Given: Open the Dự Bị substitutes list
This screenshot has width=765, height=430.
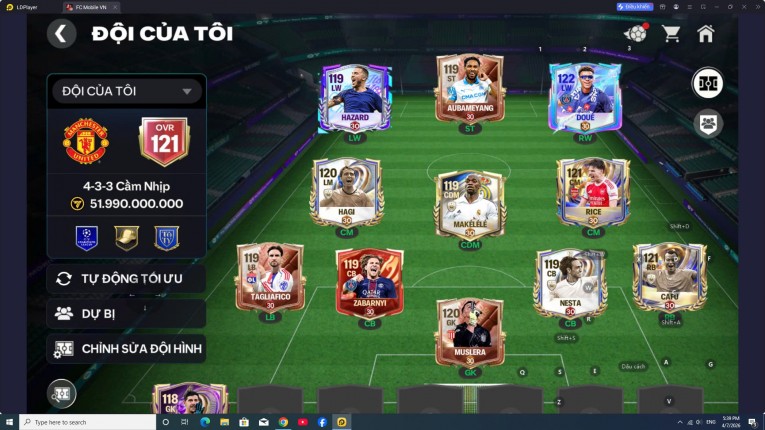Looking at the screenshot, I should [126, 313].
